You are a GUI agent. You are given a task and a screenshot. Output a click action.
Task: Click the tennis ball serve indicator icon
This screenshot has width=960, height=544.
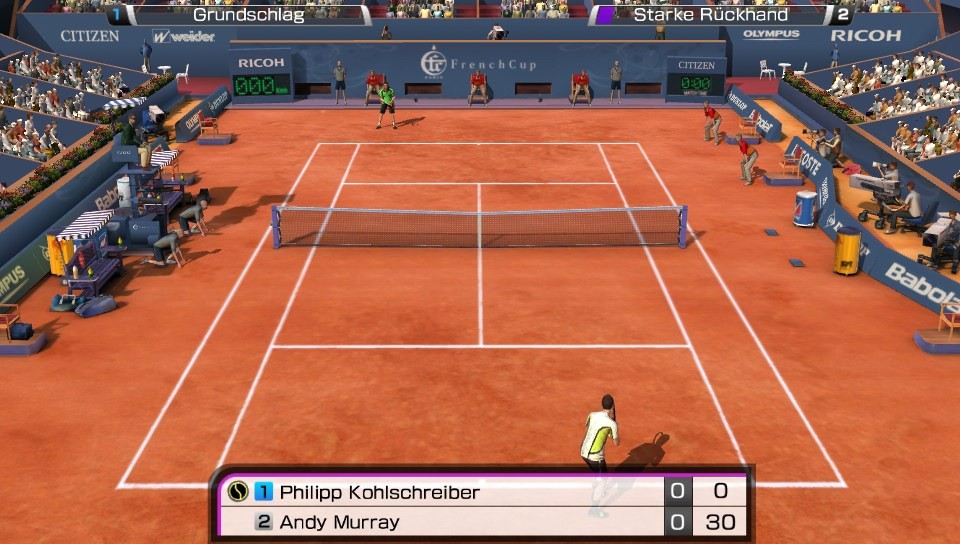coord(238,492)
